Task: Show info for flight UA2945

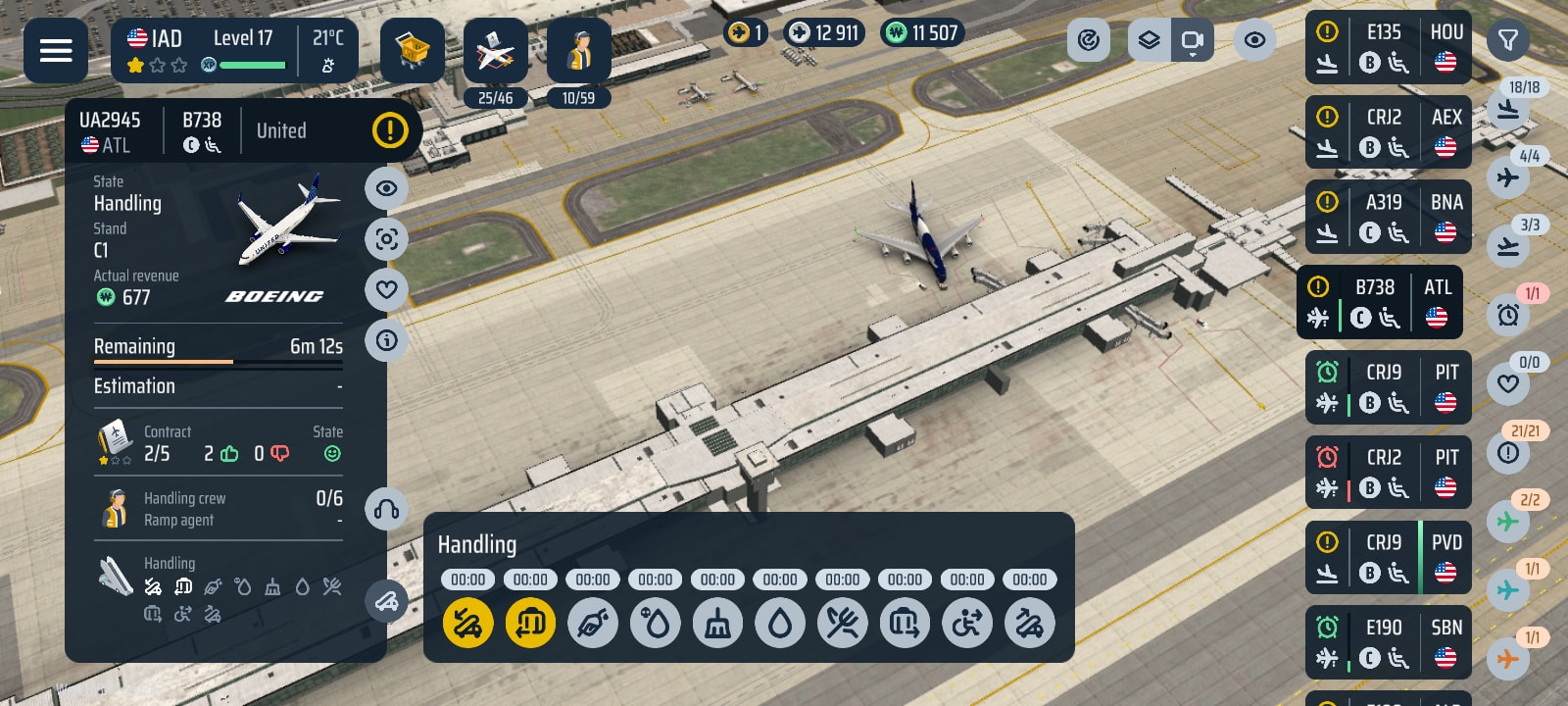Action: pyautogui.click(x=387, y=340)
